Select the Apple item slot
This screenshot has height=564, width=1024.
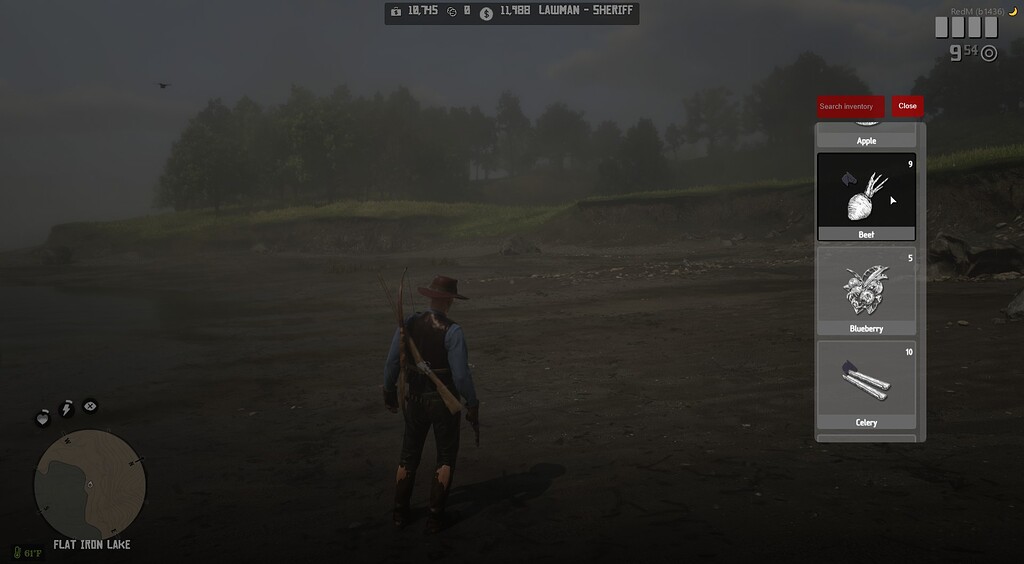[866, 137]
